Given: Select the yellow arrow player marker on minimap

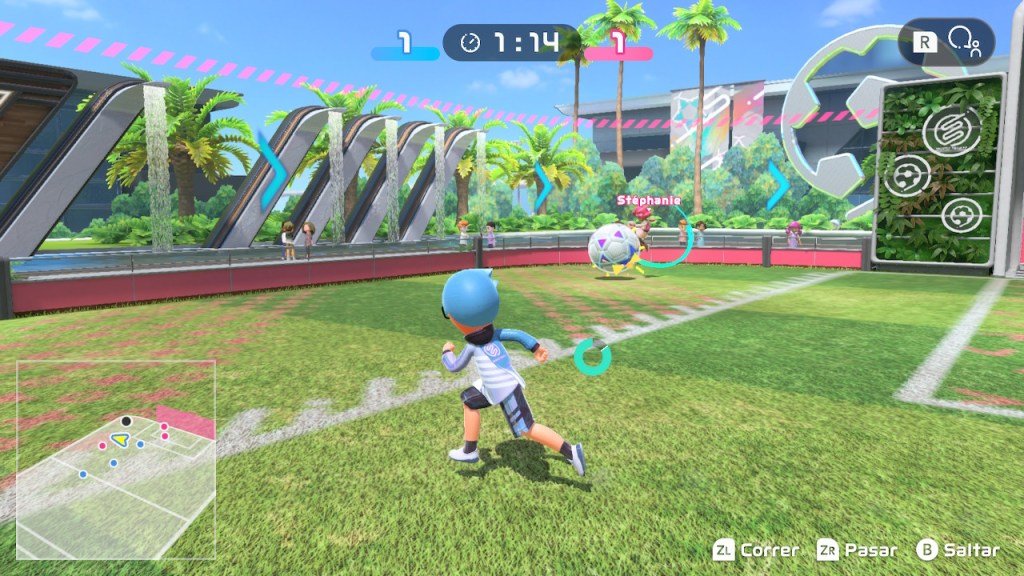Looking at the screenshot, I should [x=120, y=438].
